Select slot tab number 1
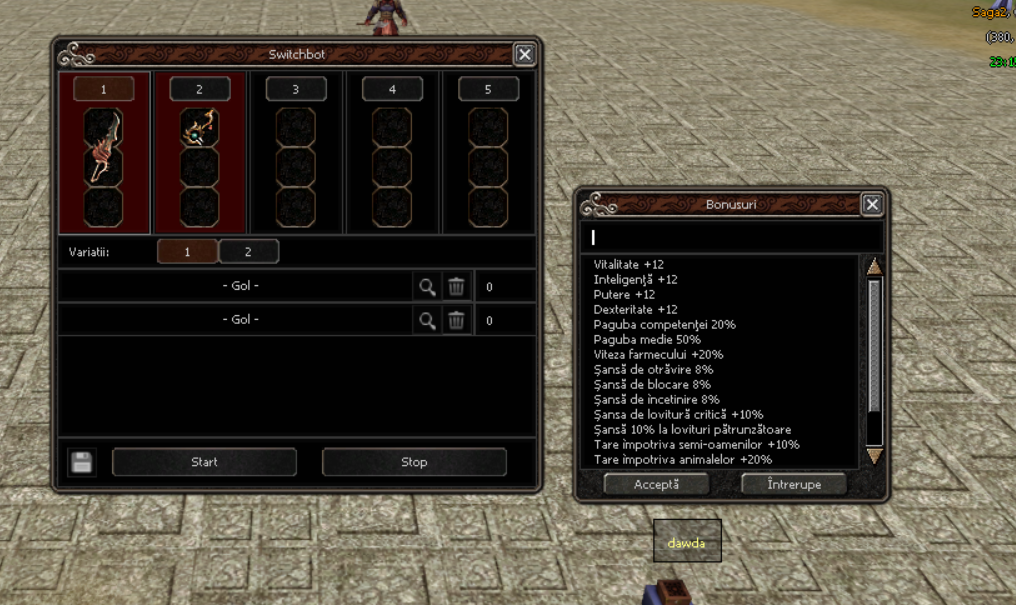This screenshot has height=605, width=1016. pos(104,90)
